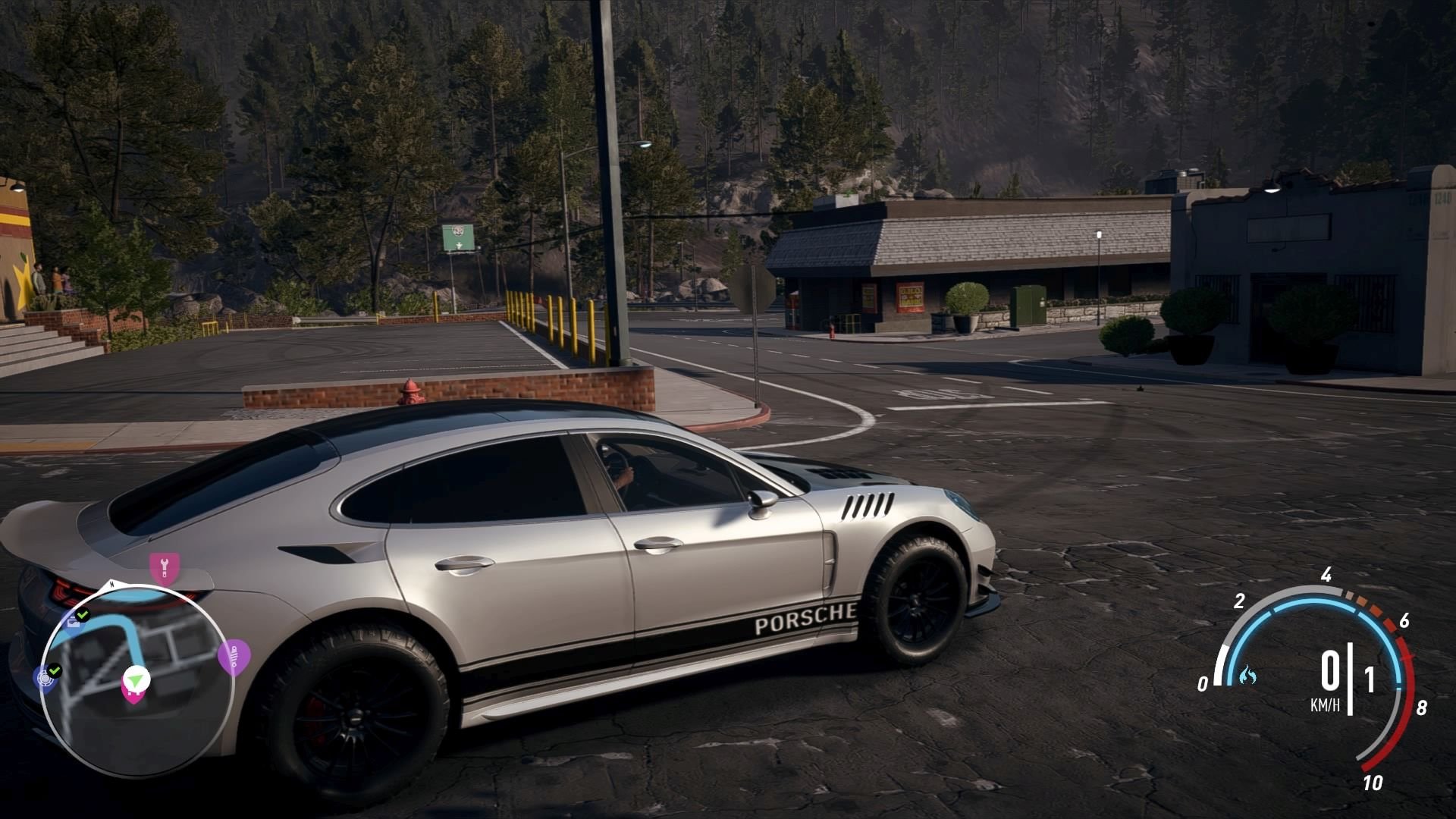This screenshot has height=819, width=1456.
Task: Select the blue billboard collectible icon
Action: (74, 623)
